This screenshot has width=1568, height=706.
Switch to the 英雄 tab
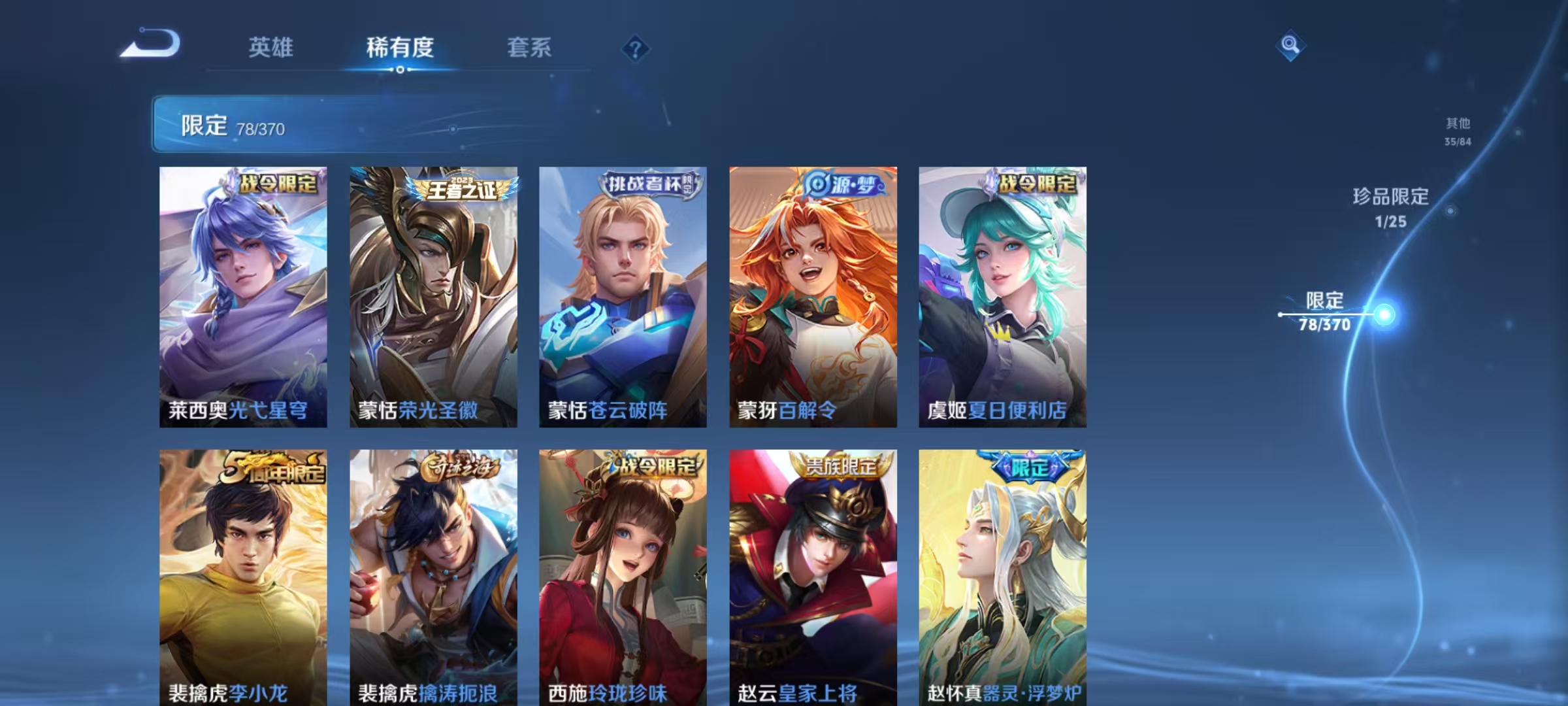click(272, 47)
